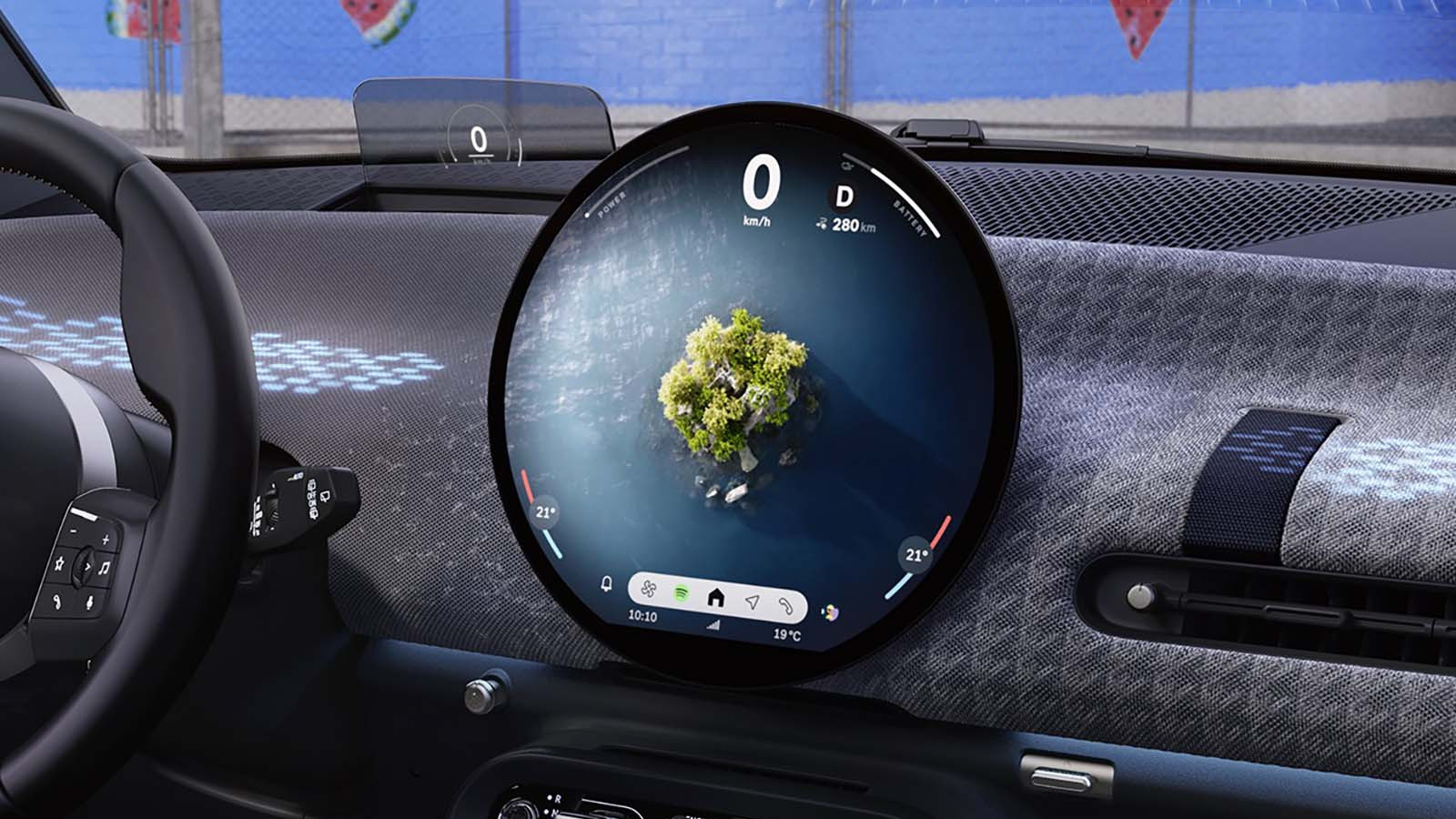Tap the 10:10 clock on the status bar
This screenshot has width=1456, height=819.
[642, 615]
